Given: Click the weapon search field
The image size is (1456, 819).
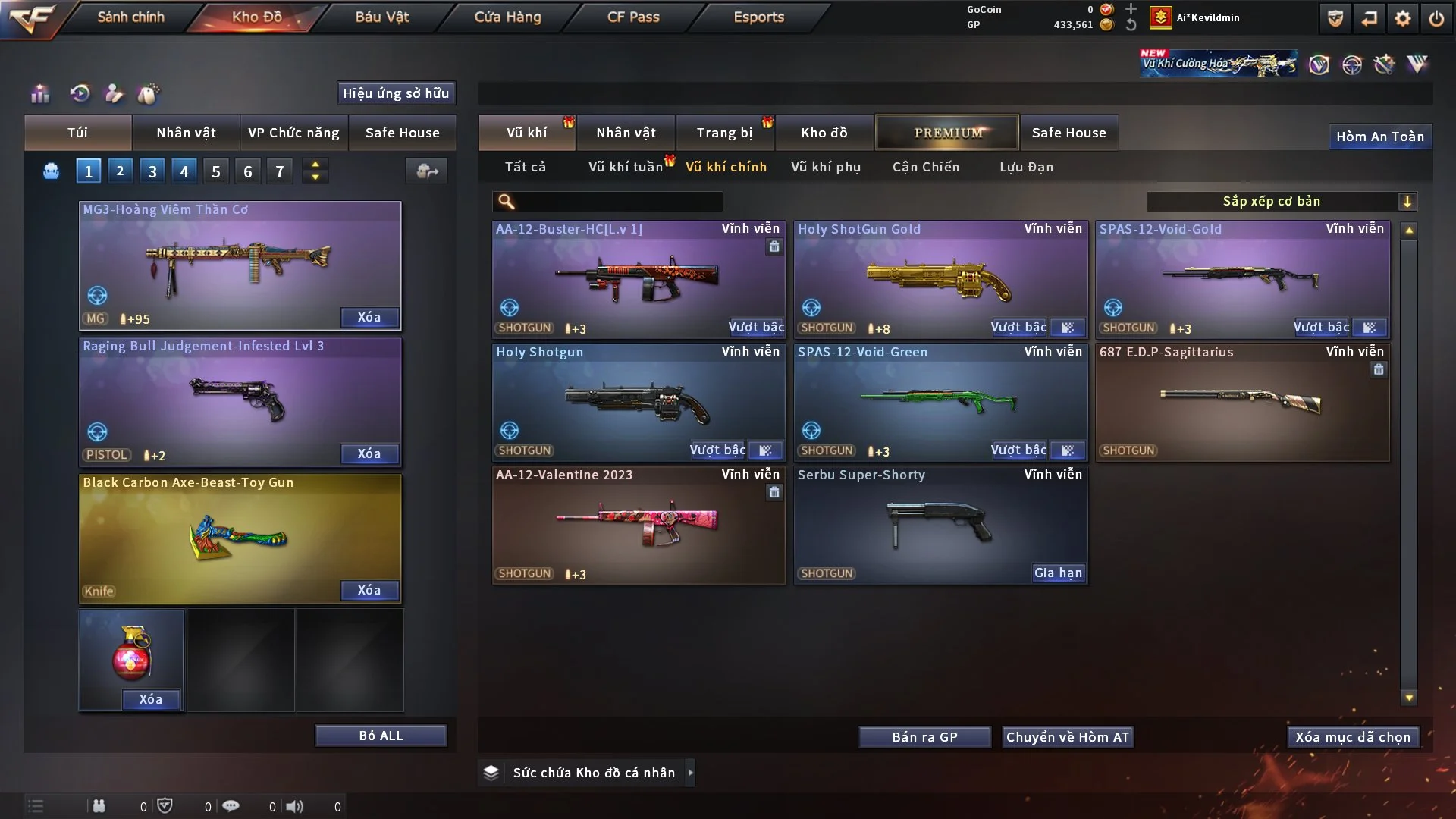Looking at the screenshot, I should coord(618,202).
